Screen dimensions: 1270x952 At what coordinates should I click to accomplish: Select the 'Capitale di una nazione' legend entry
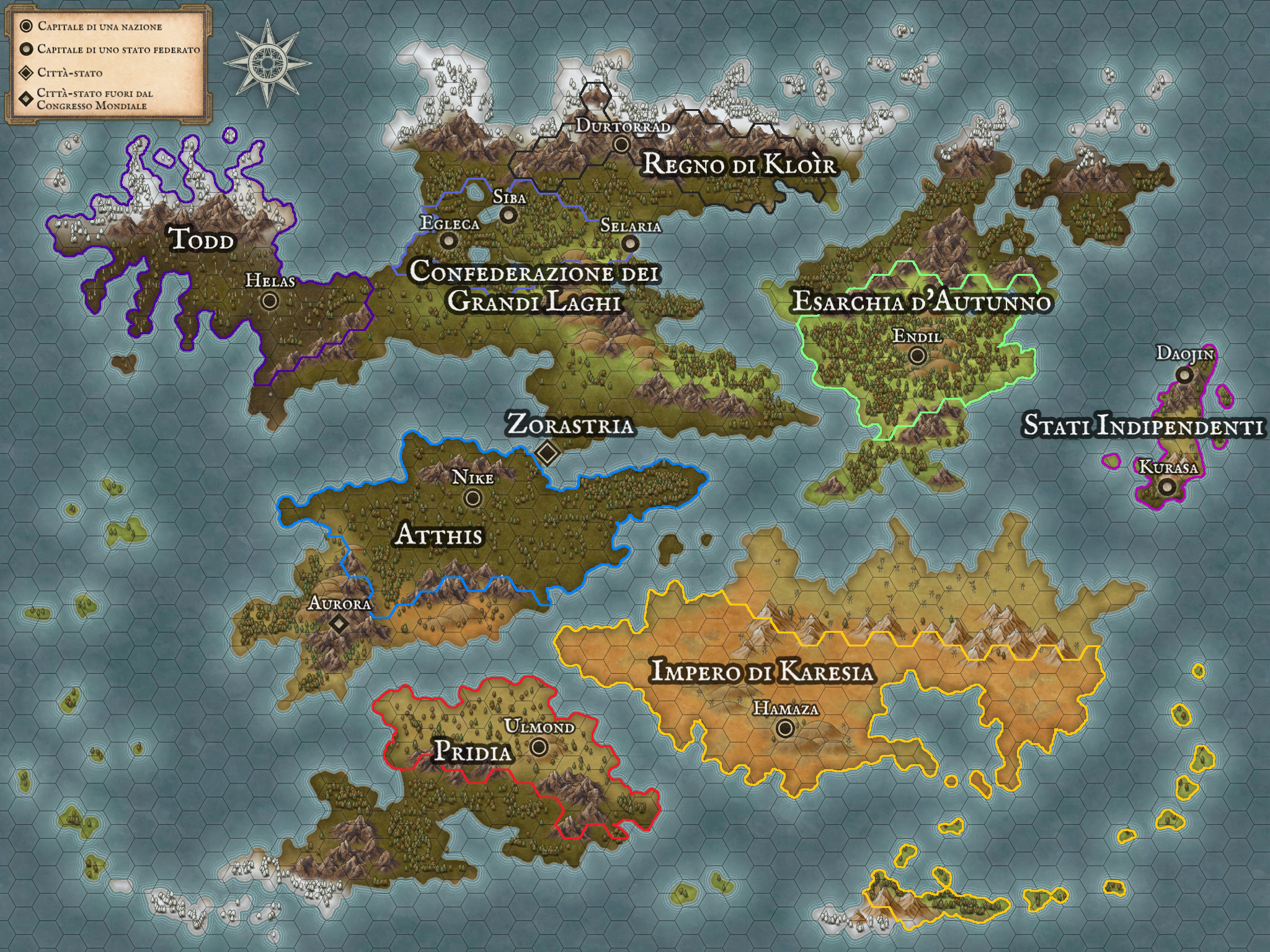point(99,27)
